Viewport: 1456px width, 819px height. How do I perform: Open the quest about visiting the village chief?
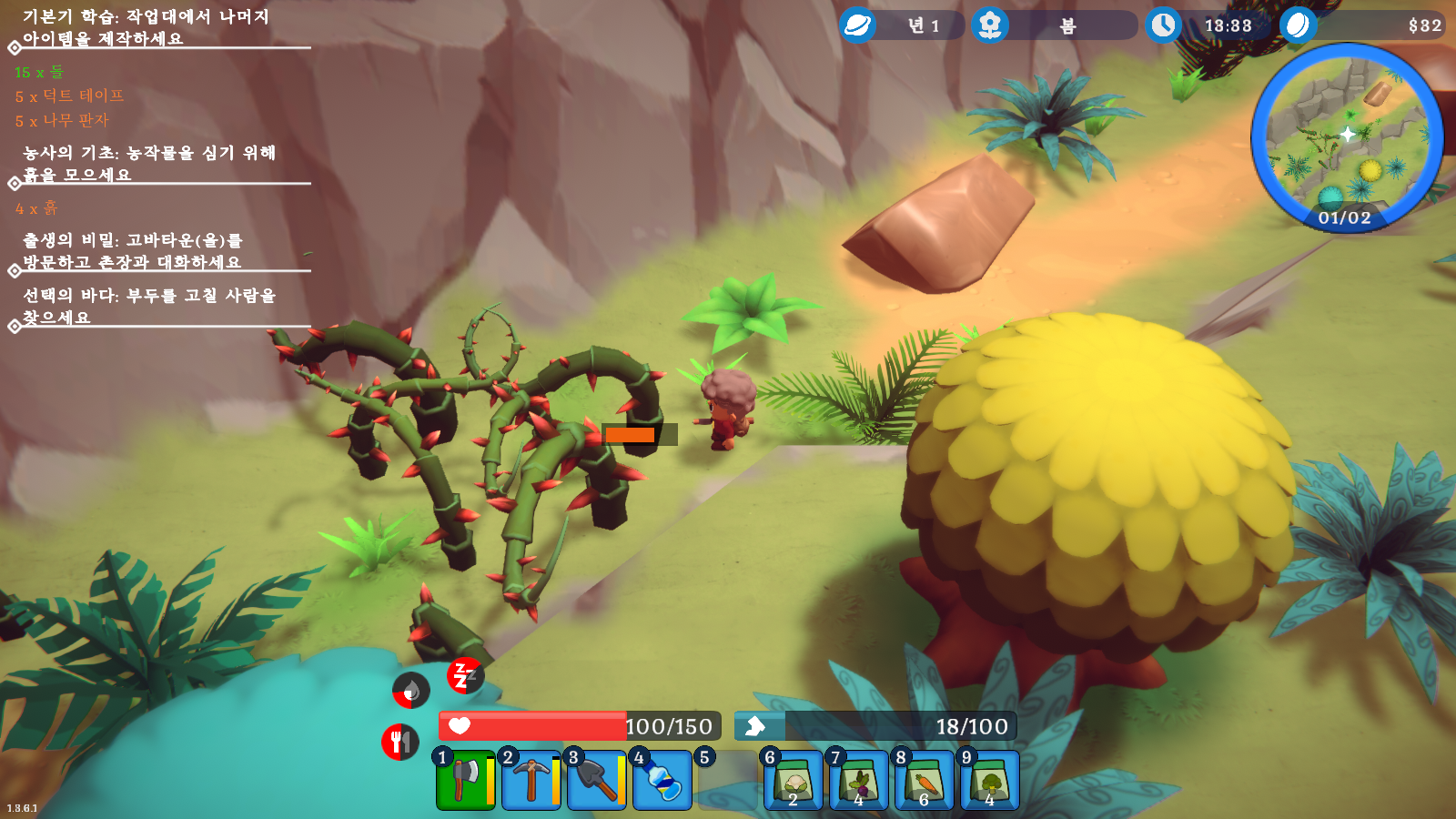tap(133, 250)
